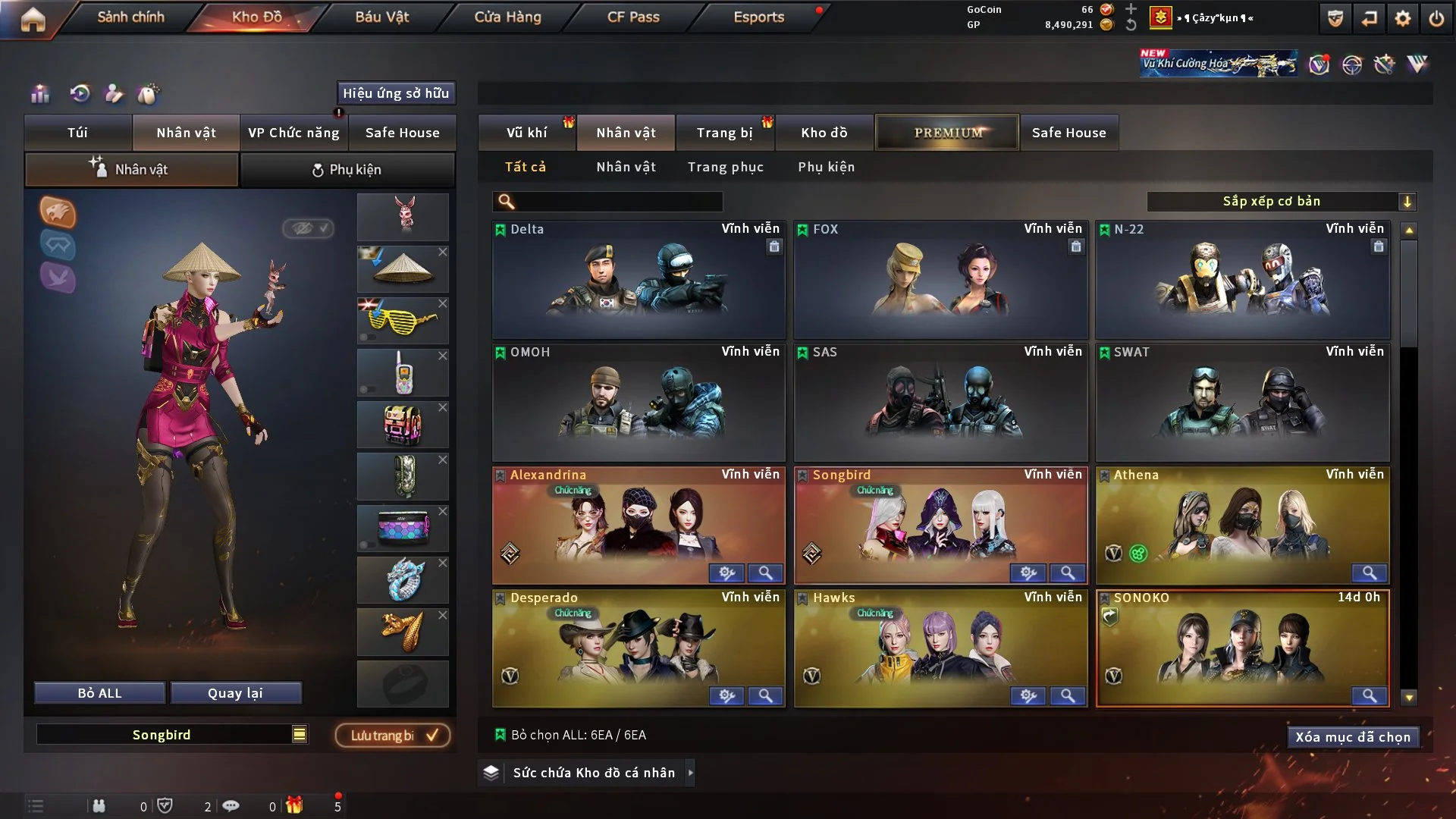Pick the SONOKO character card
Image resolution: width=1456 pixels, height=819 pixels.
tap(1242, 645)
